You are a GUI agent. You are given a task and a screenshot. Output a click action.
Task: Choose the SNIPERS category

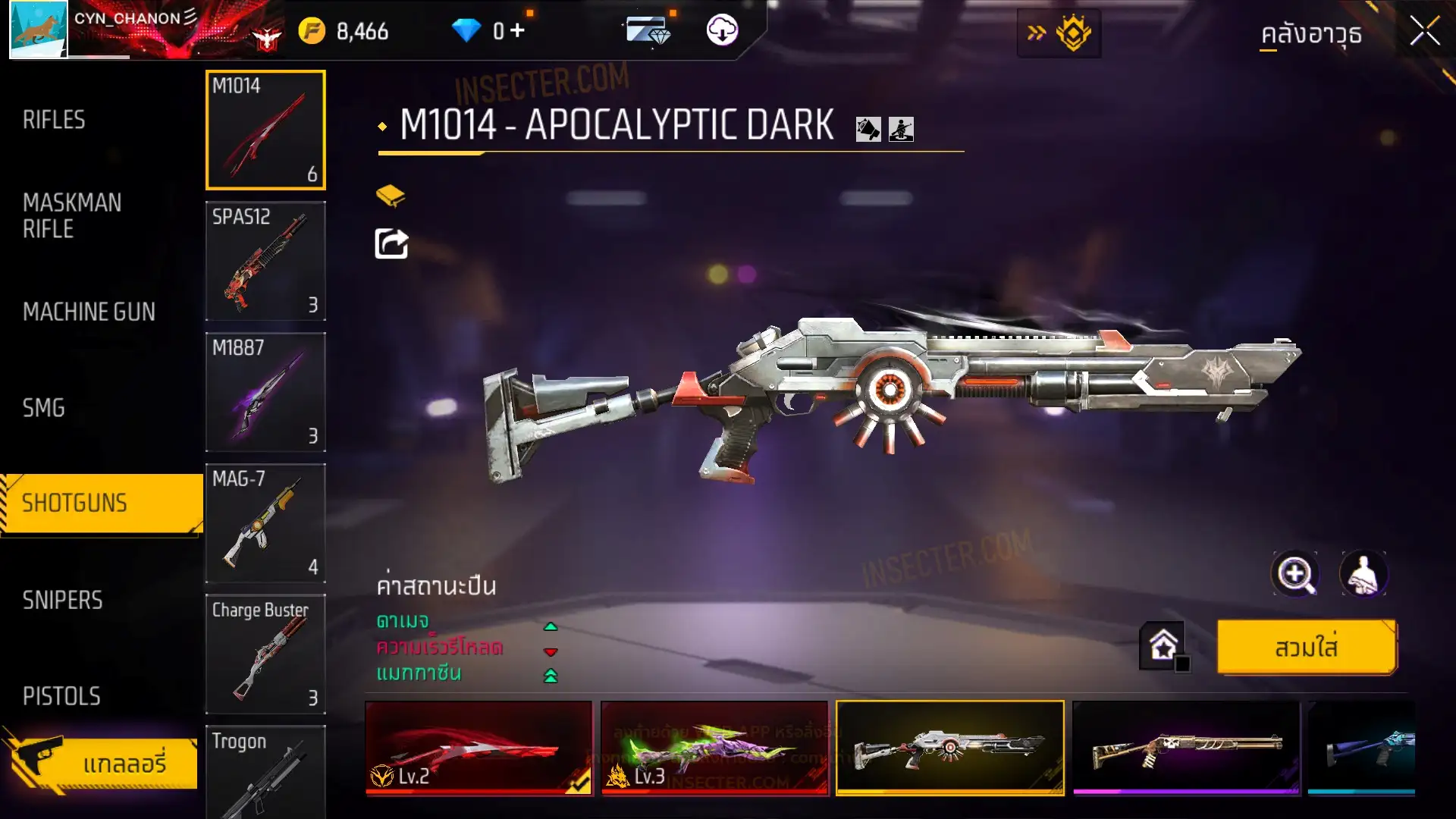point(62,600)
